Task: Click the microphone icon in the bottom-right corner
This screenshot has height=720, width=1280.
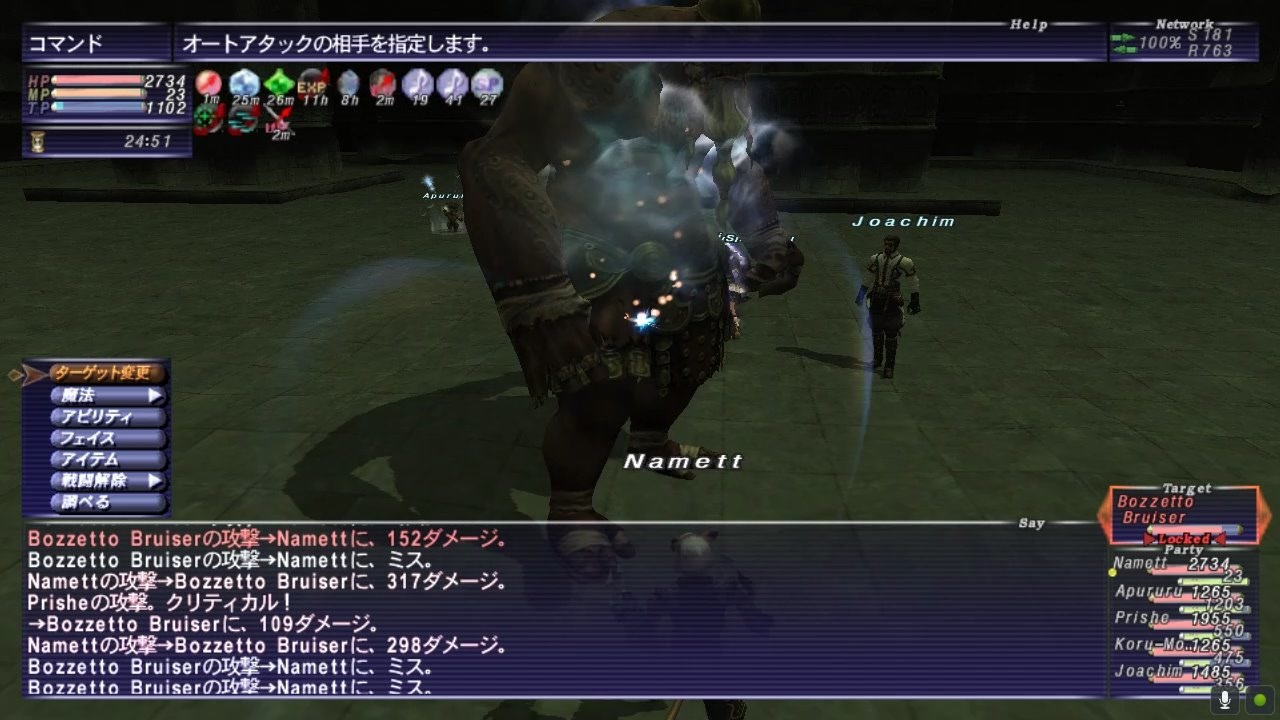Action: coord(1224,700)
